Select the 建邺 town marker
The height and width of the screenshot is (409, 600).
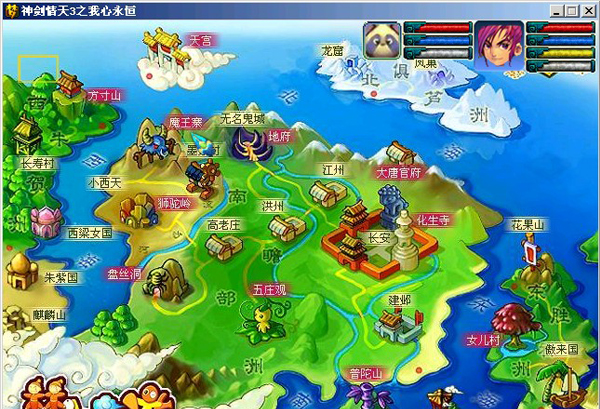(x=399, y=299)
